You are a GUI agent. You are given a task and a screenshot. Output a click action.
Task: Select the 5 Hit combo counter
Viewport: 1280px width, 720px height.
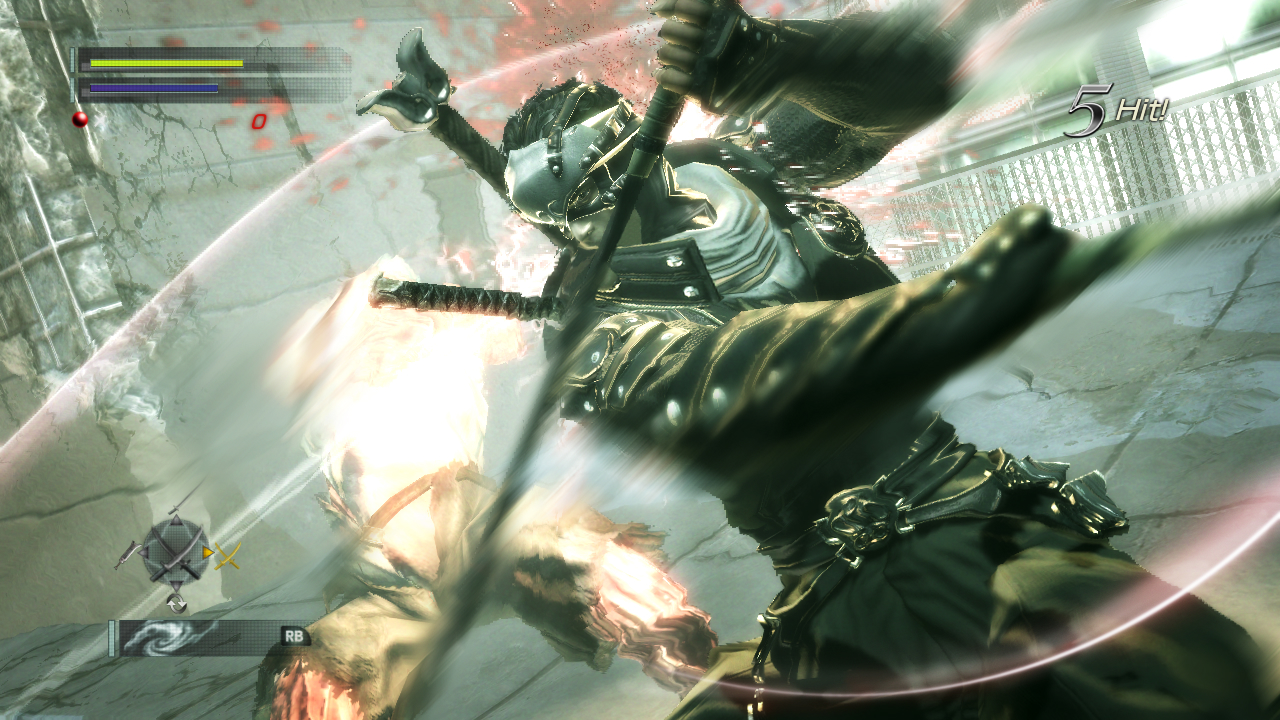(1110, 110)
